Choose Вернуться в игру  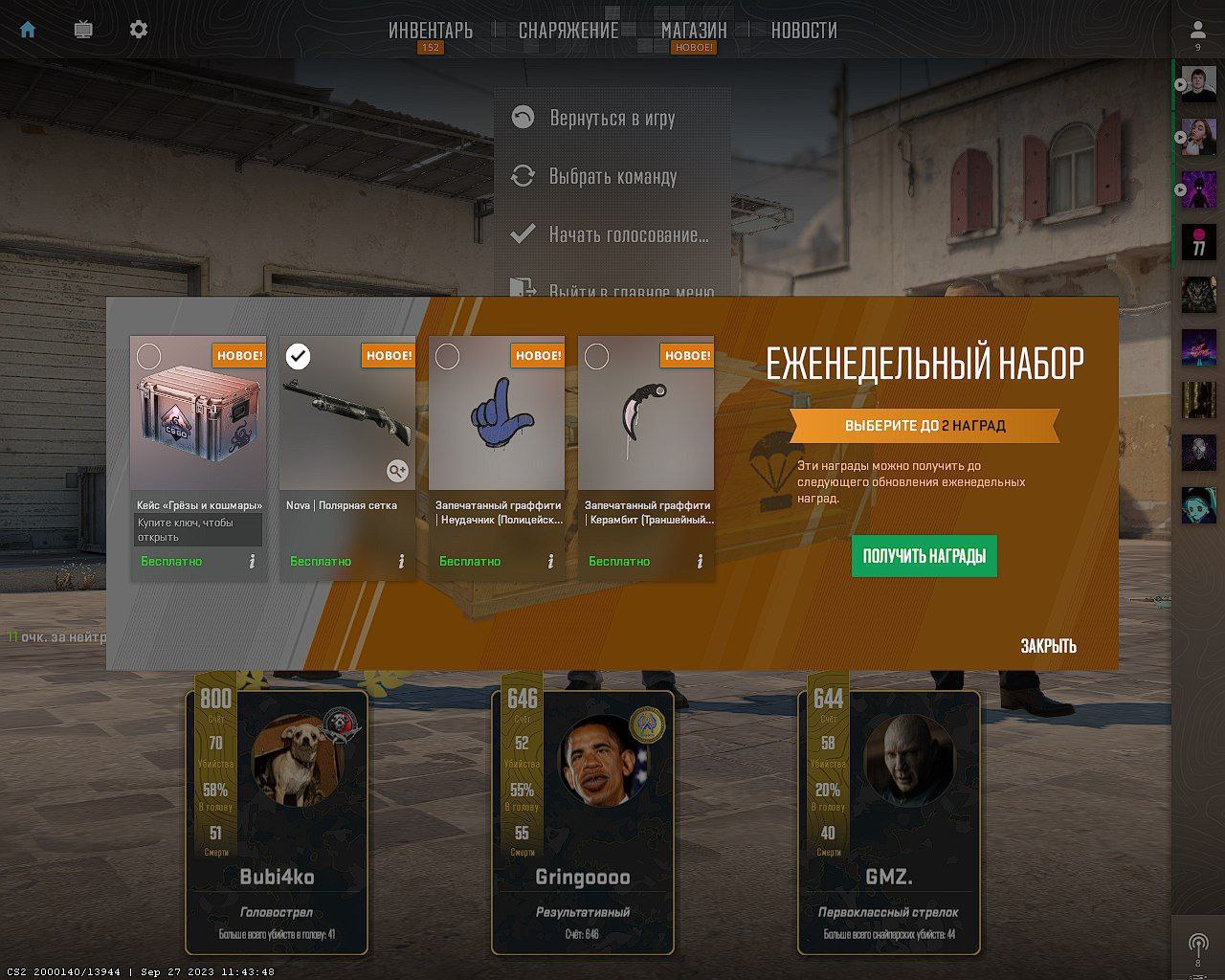[612, 118]
